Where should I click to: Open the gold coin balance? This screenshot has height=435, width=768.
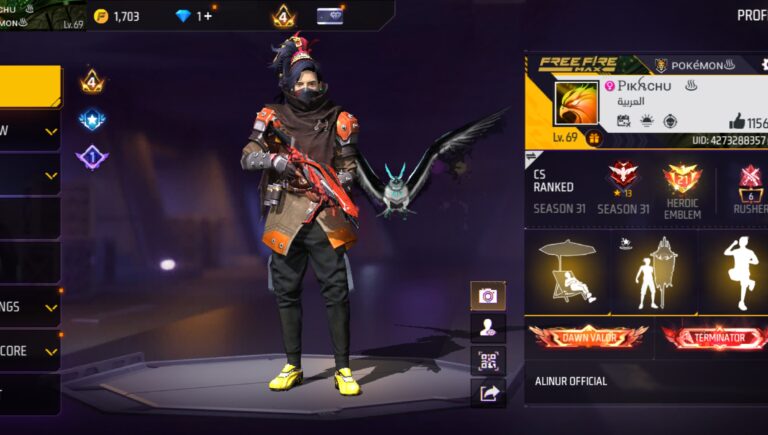[x=118, y=16]
